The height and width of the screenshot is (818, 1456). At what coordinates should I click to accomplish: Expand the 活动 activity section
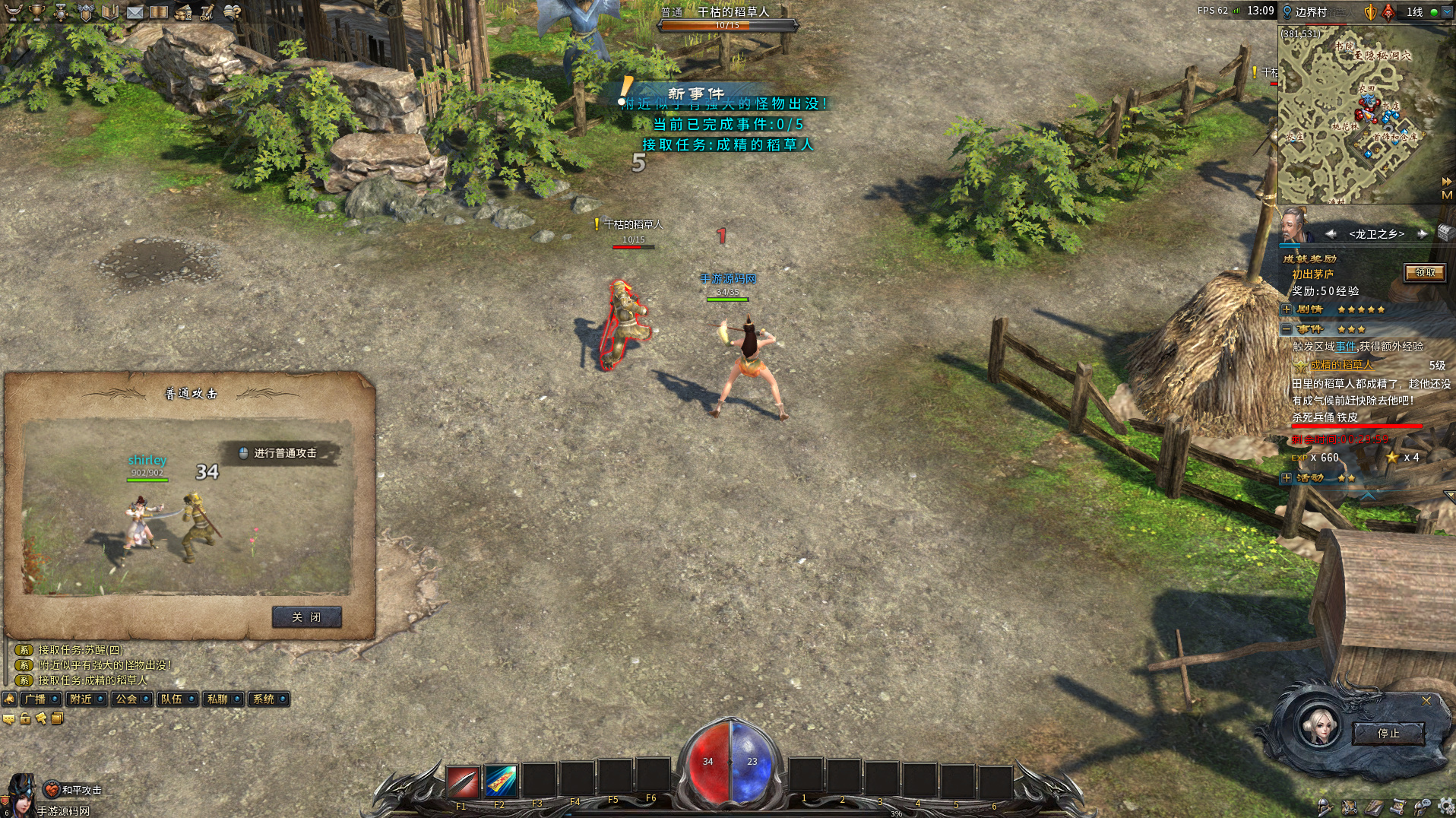point(1287,478)
